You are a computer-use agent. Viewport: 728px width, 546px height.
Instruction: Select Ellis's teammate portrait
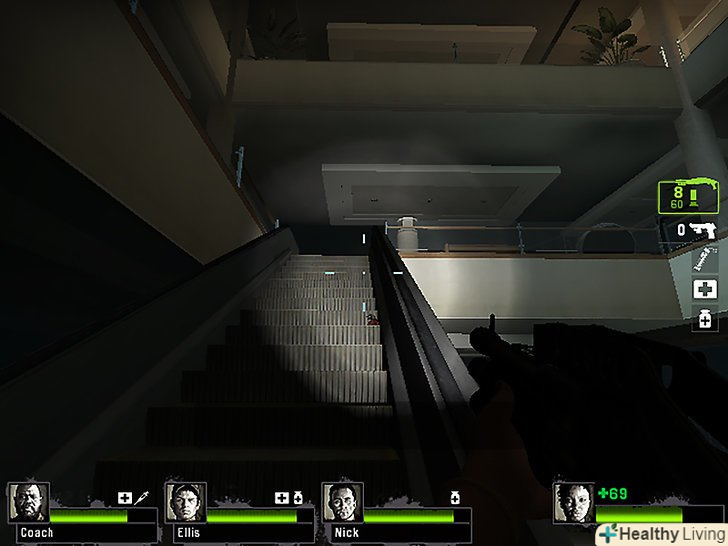(185, 503)
